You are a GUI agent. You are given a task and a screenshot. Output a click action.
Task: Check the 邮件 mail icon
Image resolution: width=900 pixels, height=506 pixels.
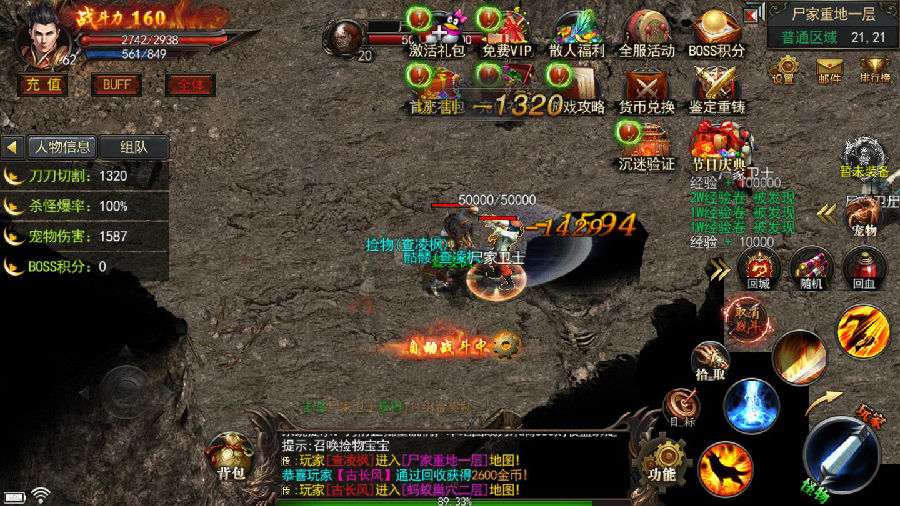click(829, 69)
